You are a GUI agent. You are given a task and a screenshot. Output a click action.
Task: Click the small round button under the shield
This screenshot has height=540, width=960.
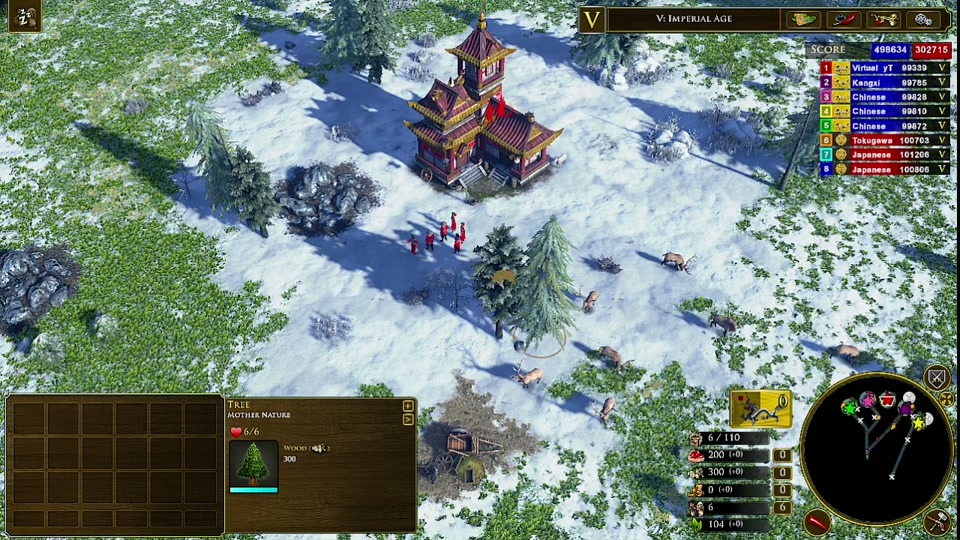(945, 399)
